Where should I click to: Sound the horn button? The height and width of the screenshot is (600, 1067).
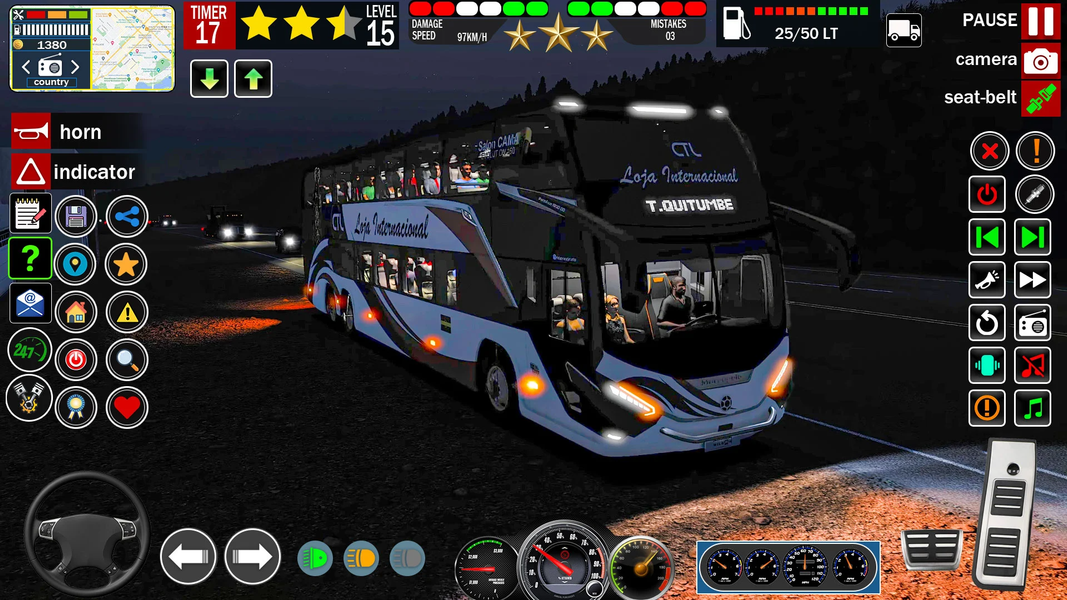30,131
